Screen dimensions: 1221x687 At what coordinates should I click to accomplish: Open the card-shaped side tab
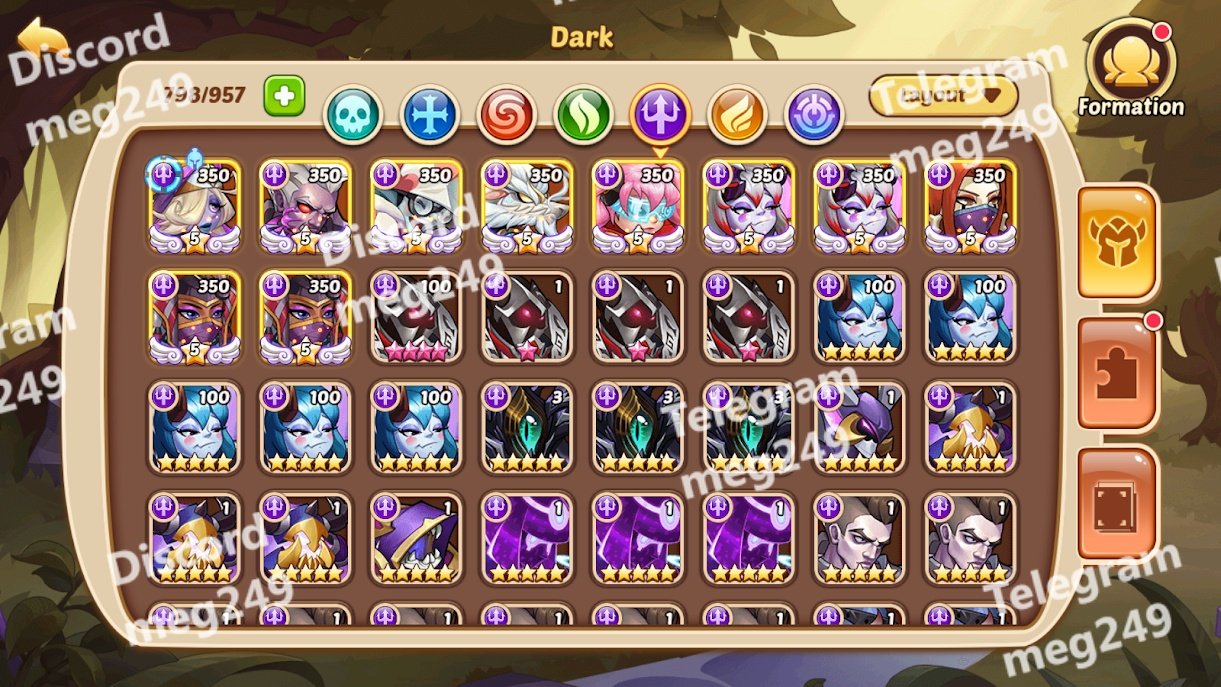[x=1117, y=504]
